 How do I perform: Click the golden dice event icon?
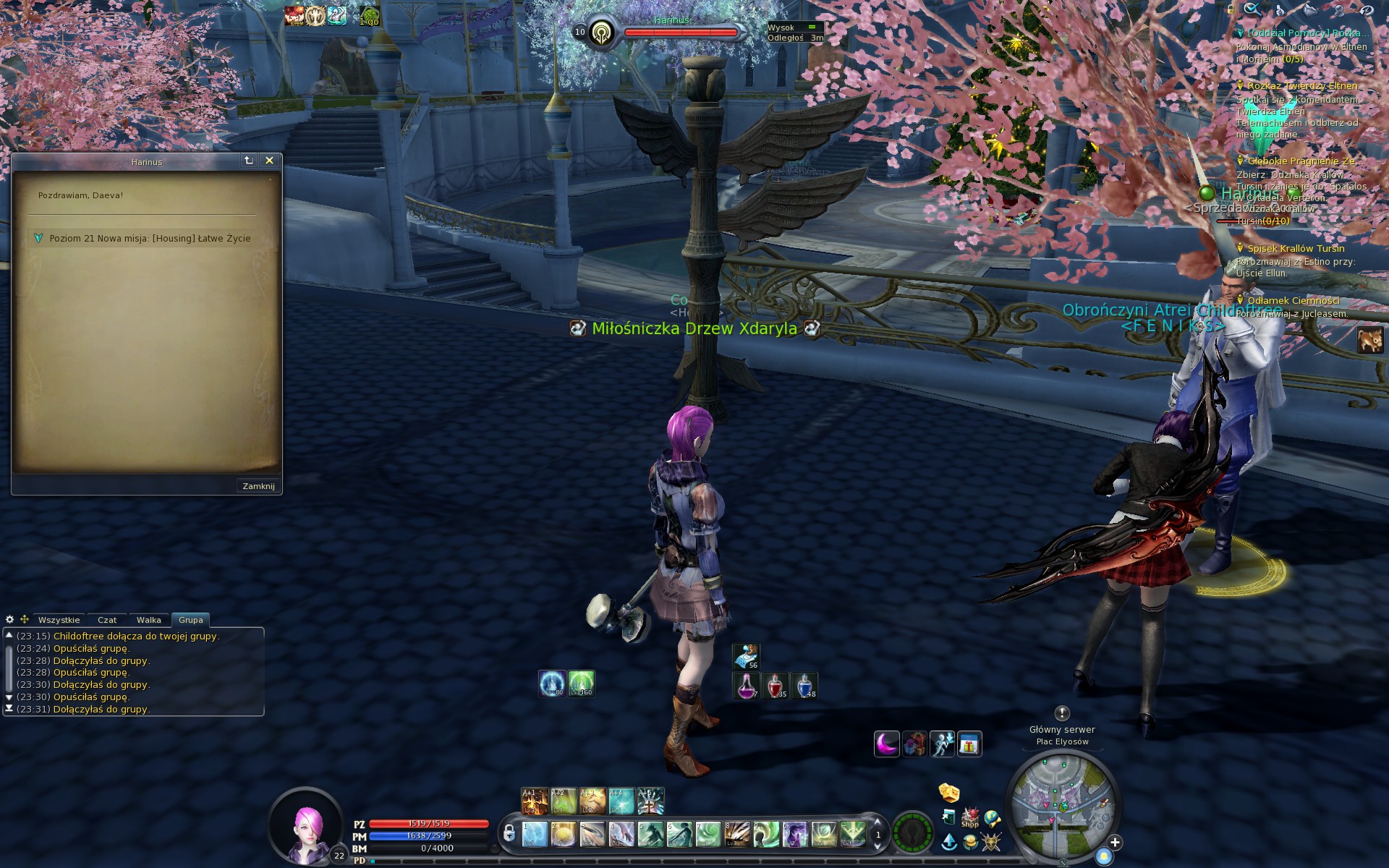point(949,793)
